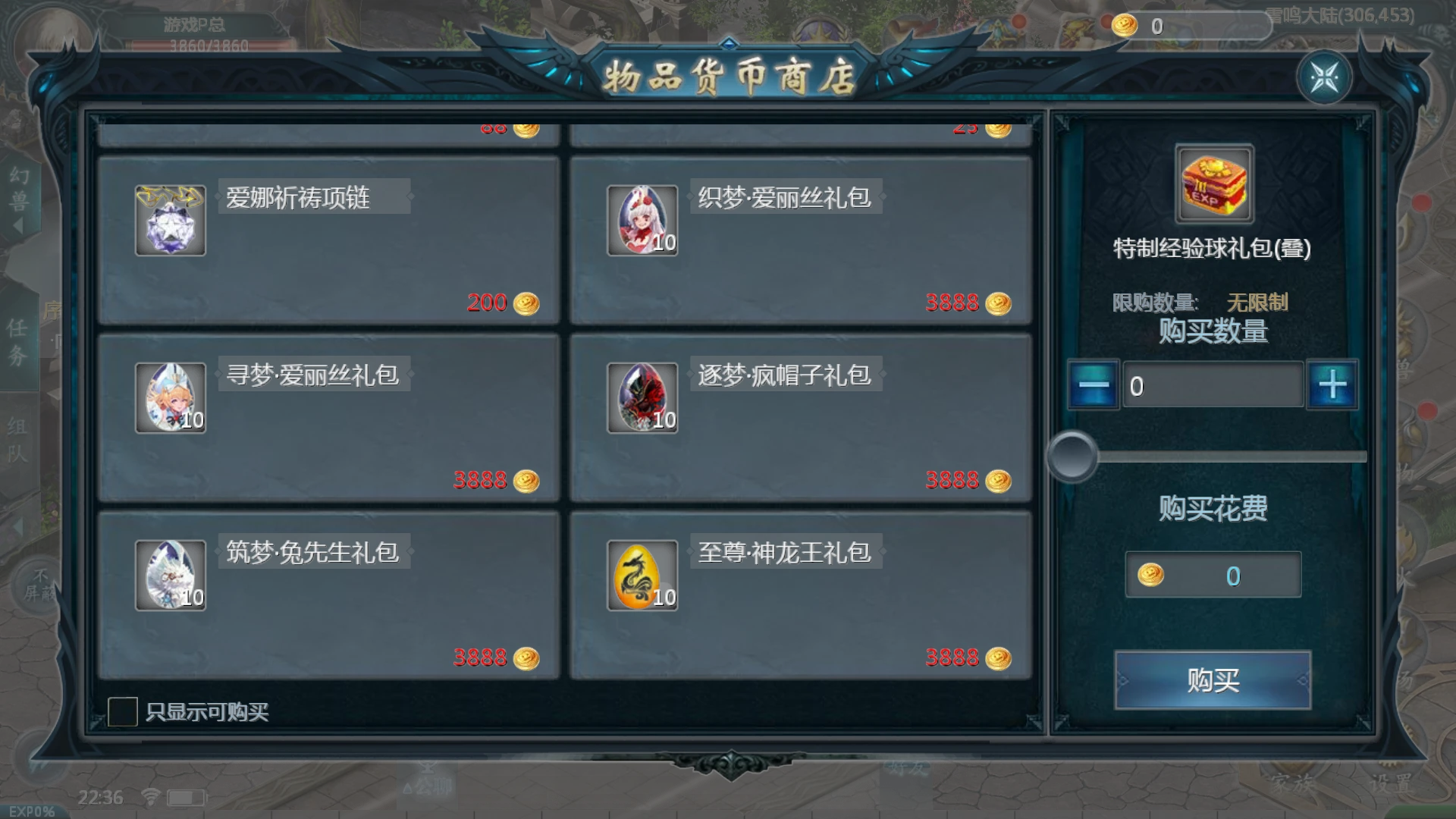Click the plus button to increase quantity

click(x=1332, y=385)
